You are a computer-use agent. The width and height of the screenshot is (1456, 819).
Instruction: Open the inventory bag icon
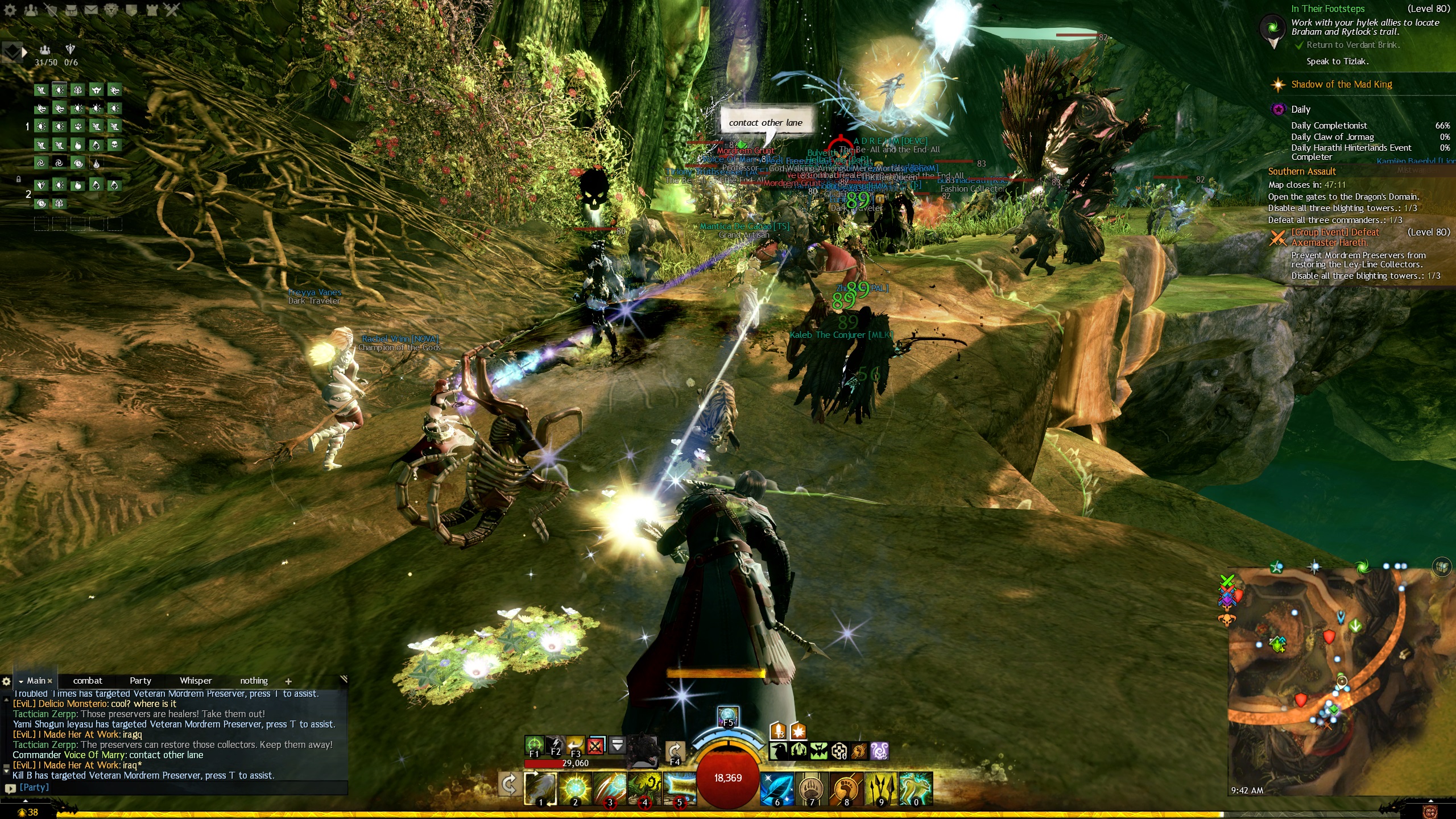point(71,9)
